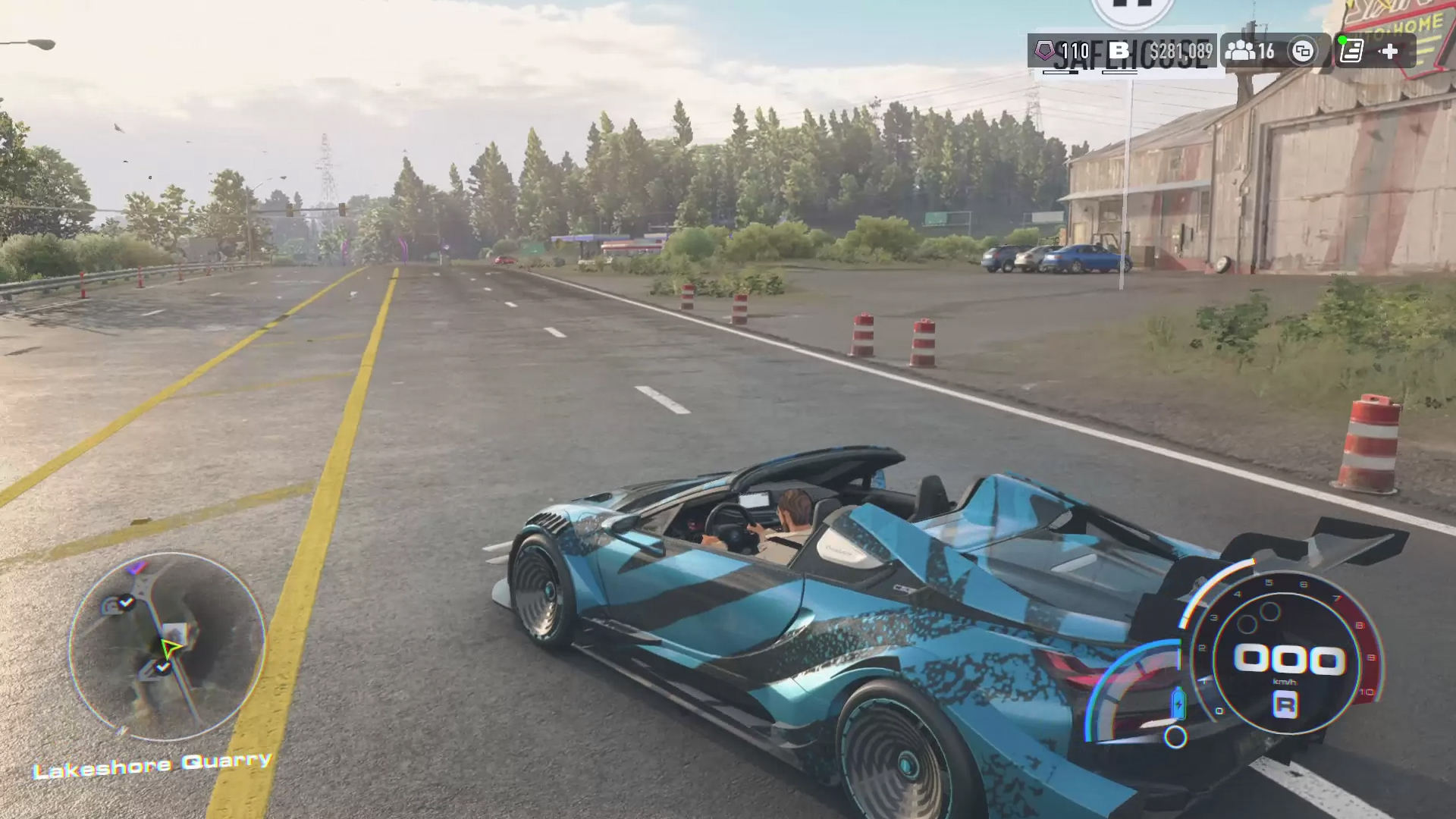The image size is (1456, 819).
Task: Click the Safehouse marker icon above the HUD
Action: click(1132, 9)
